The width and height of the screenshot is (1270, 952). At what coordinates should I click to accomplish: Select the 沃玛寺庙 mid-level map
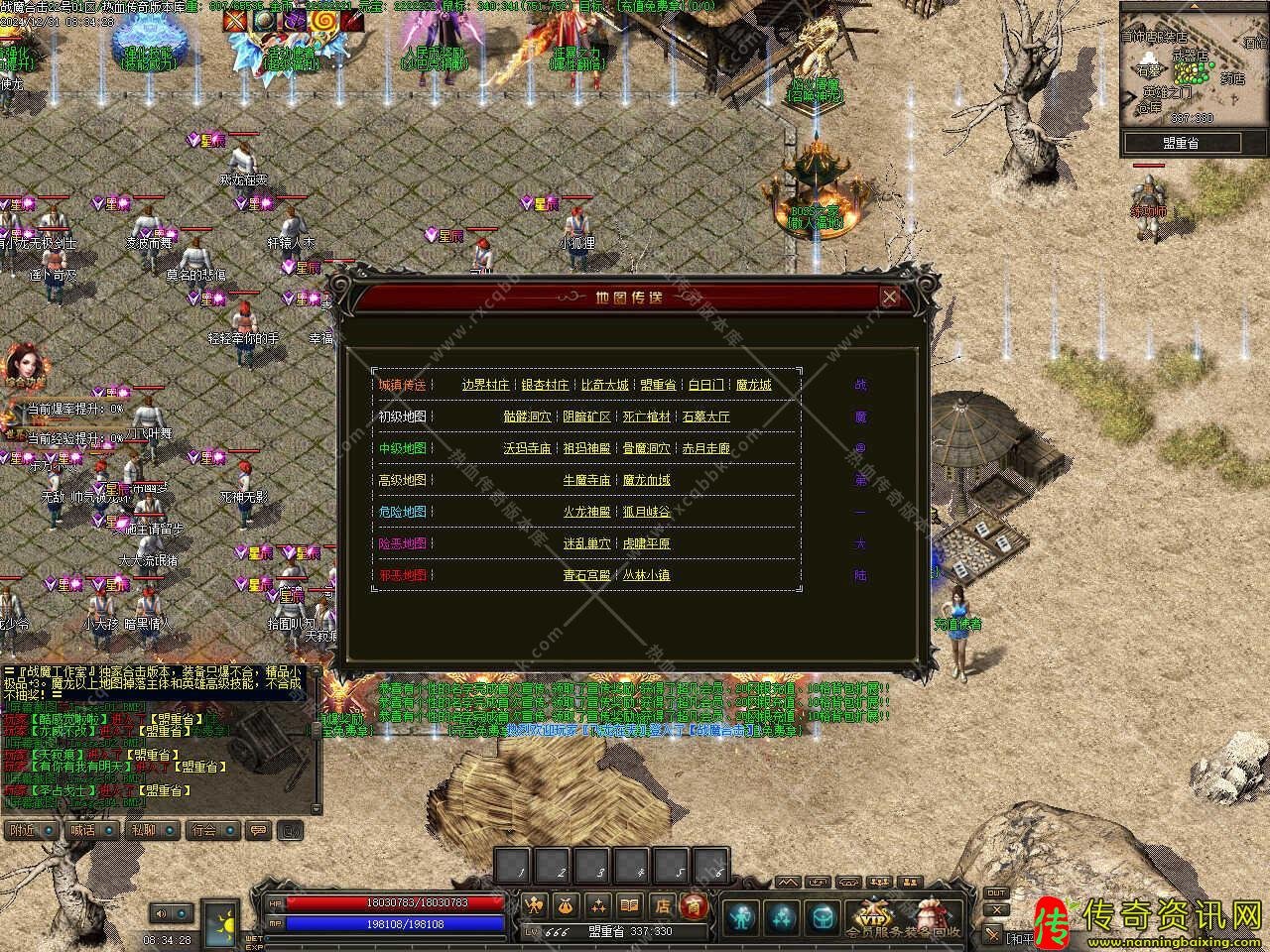527,448
